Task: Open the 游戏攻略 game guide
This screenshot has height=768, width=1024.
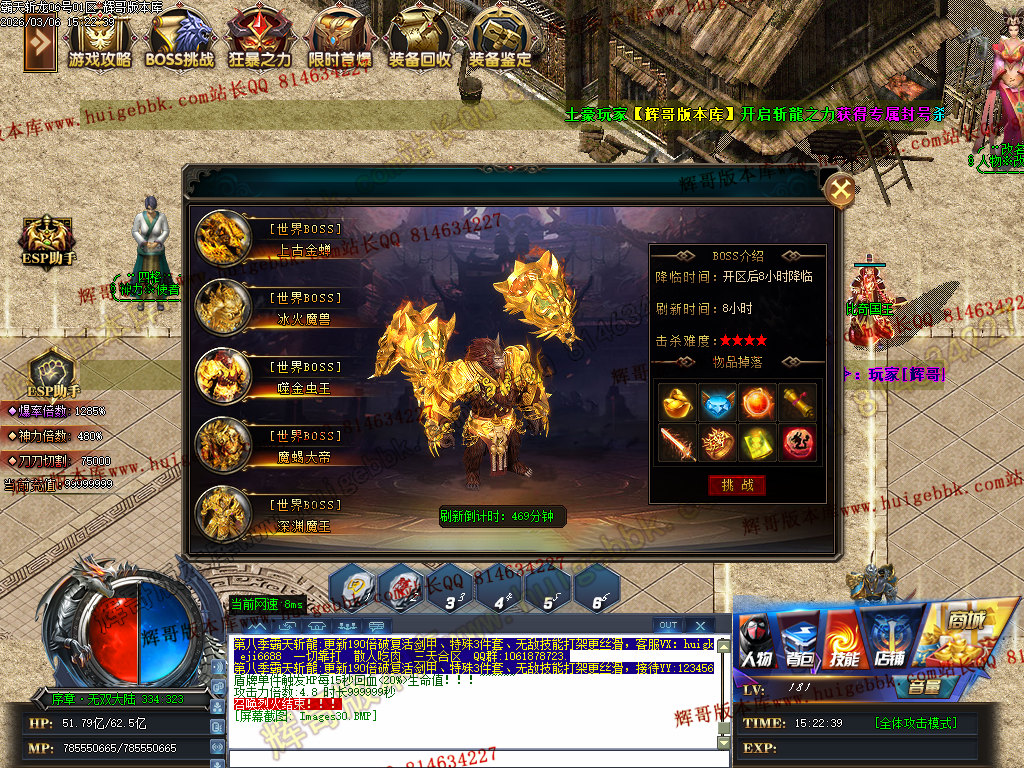Action: [100, 40]
